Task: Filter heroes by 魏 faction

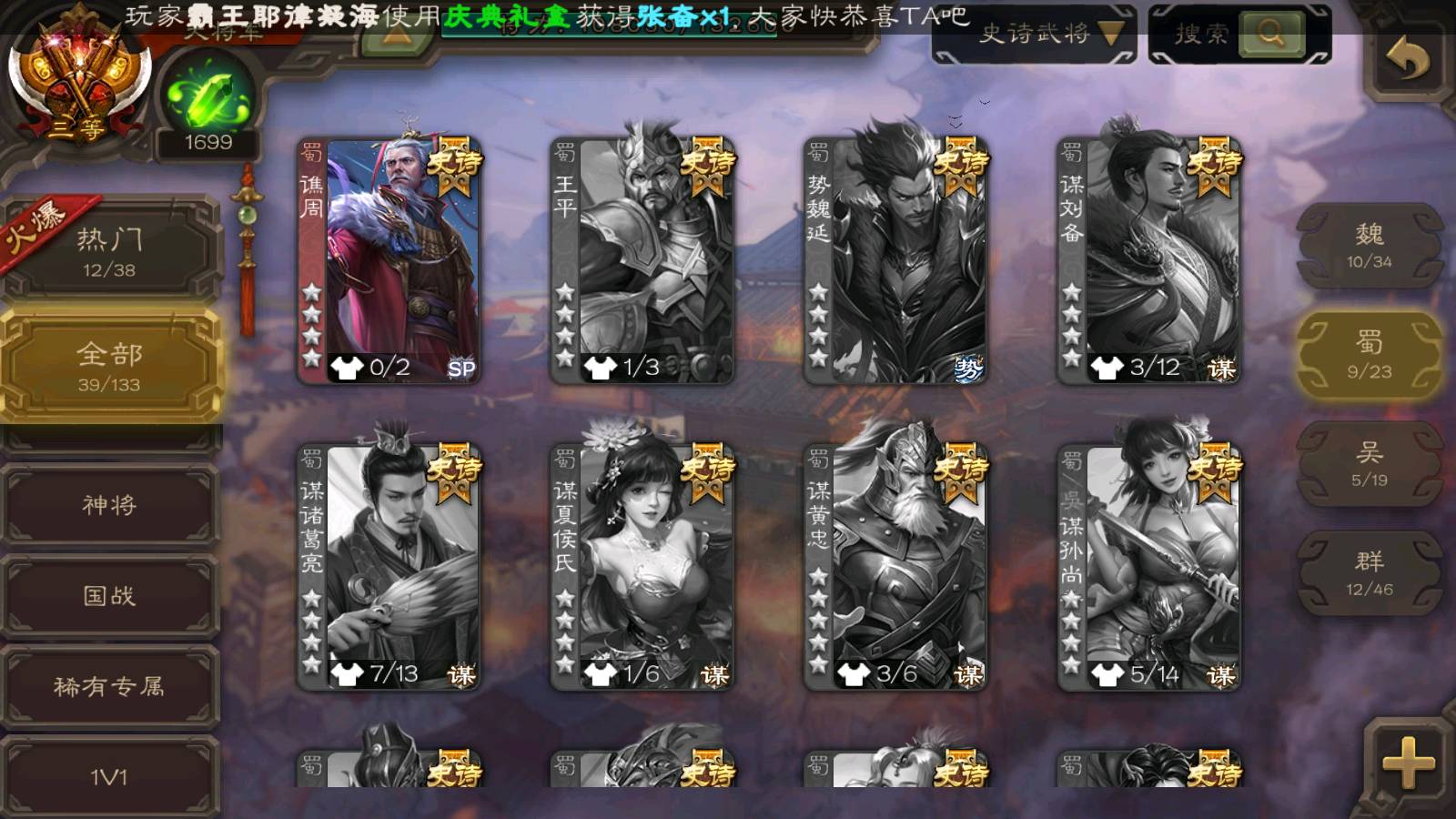Action: coord(1369,246)
